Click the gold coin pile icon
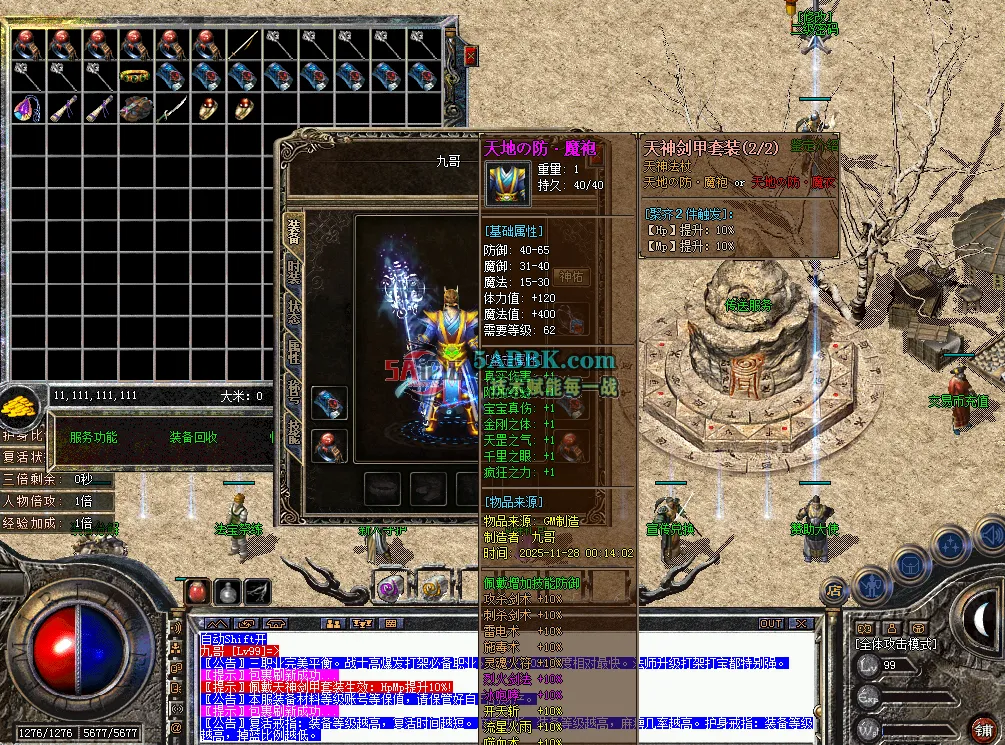The width and height of the screenshot is (1005, 745). [19, 407]
